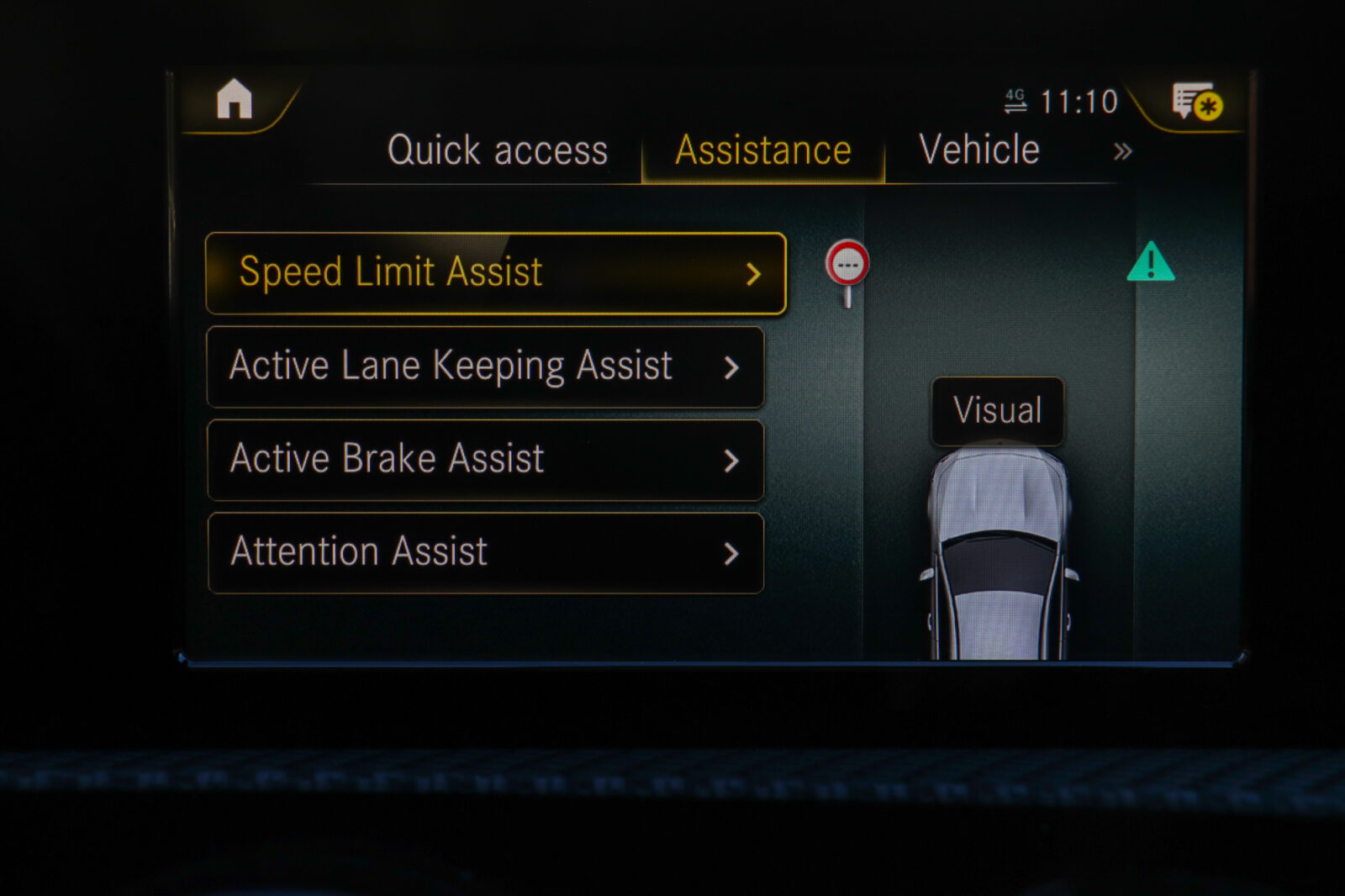Show more tabs with the double arrow
Viewport: 1345px width, 896px height.
pyautogui.click(x=1122, y=152)
